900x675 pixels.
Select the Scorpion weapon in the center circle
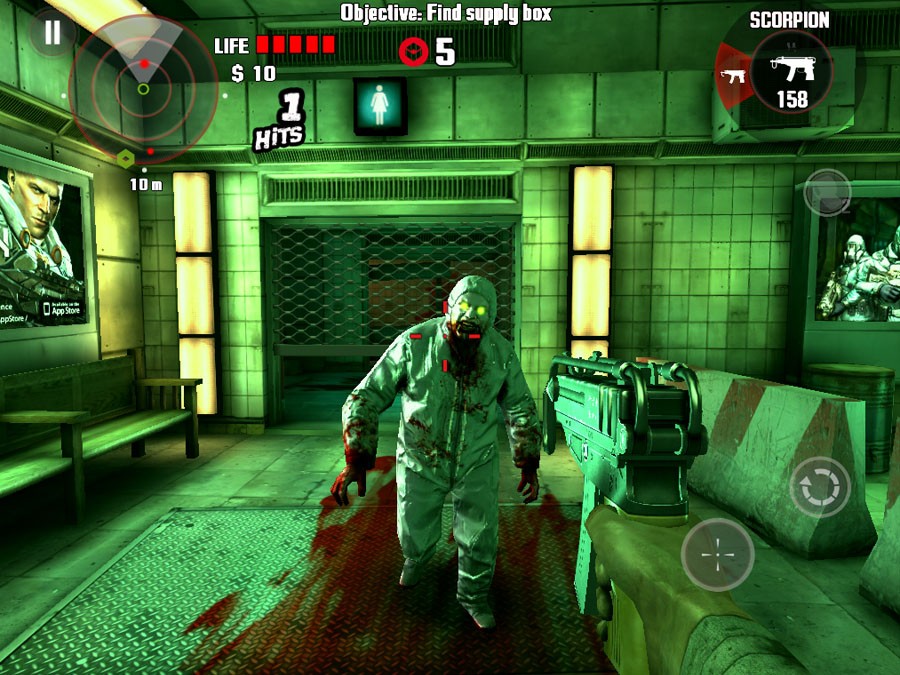click(x=790, y=72)
